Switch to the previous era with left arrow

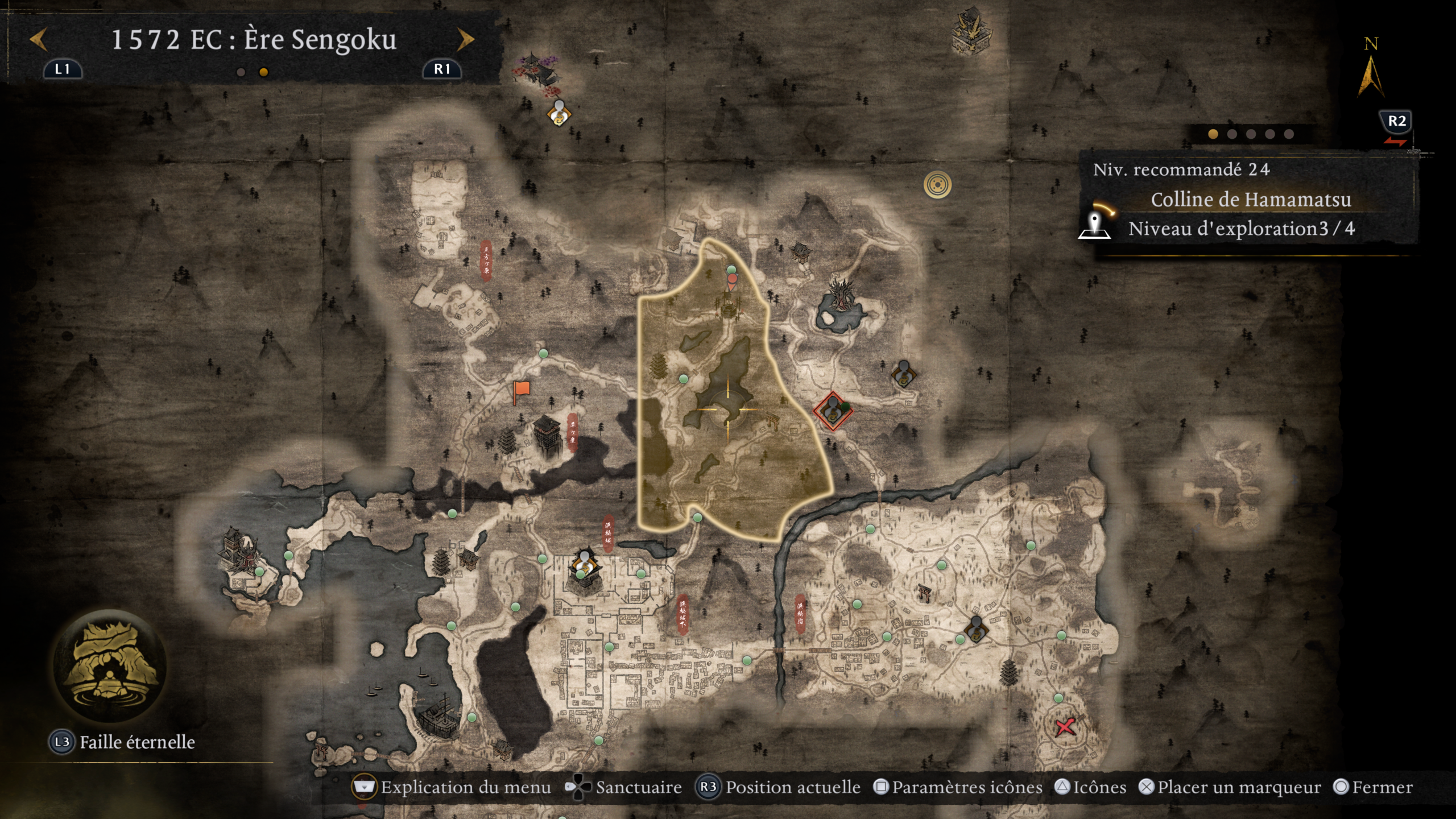click(x=38, y=40)
